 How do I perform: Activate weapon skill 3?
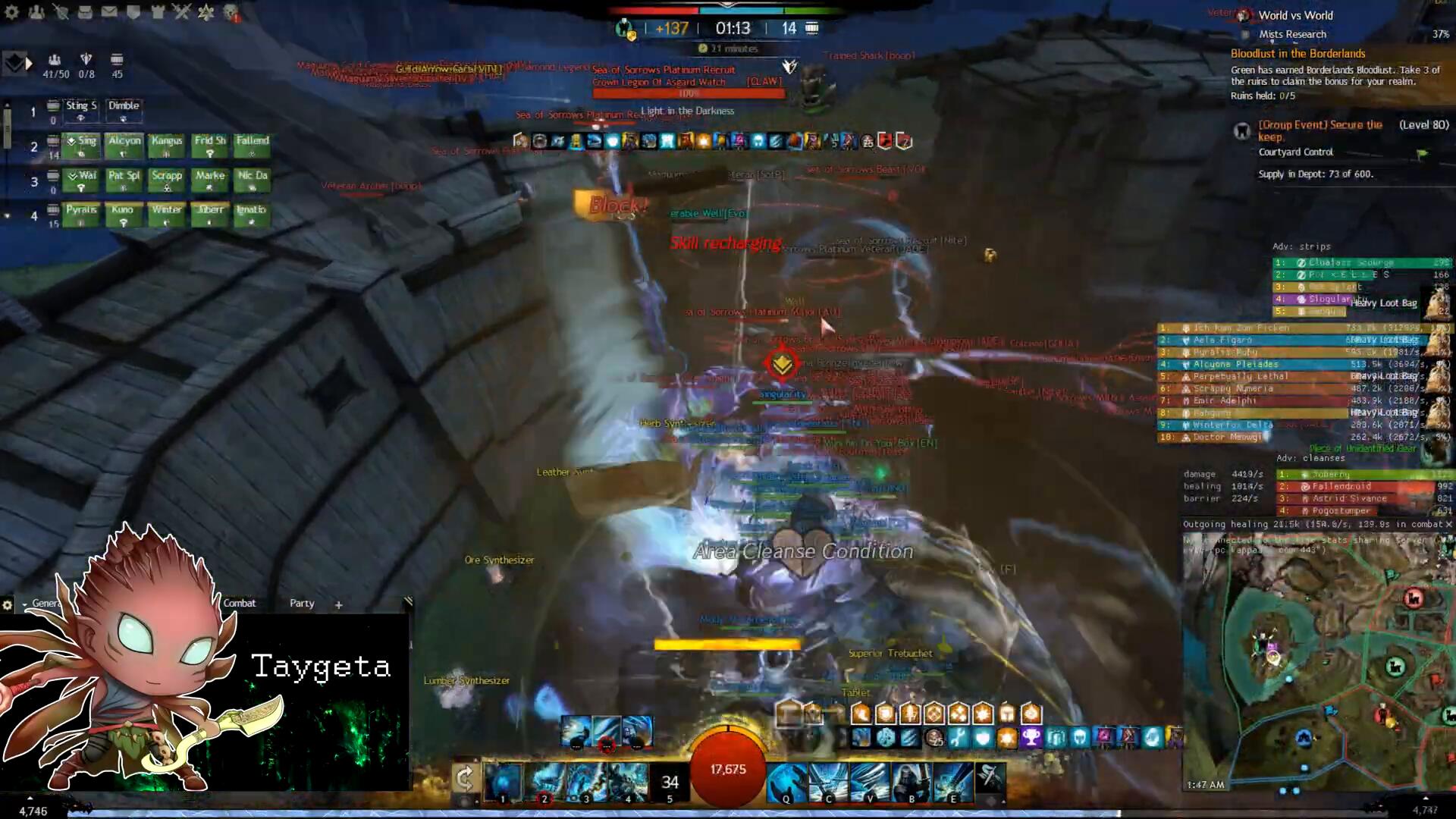[587, 782]
